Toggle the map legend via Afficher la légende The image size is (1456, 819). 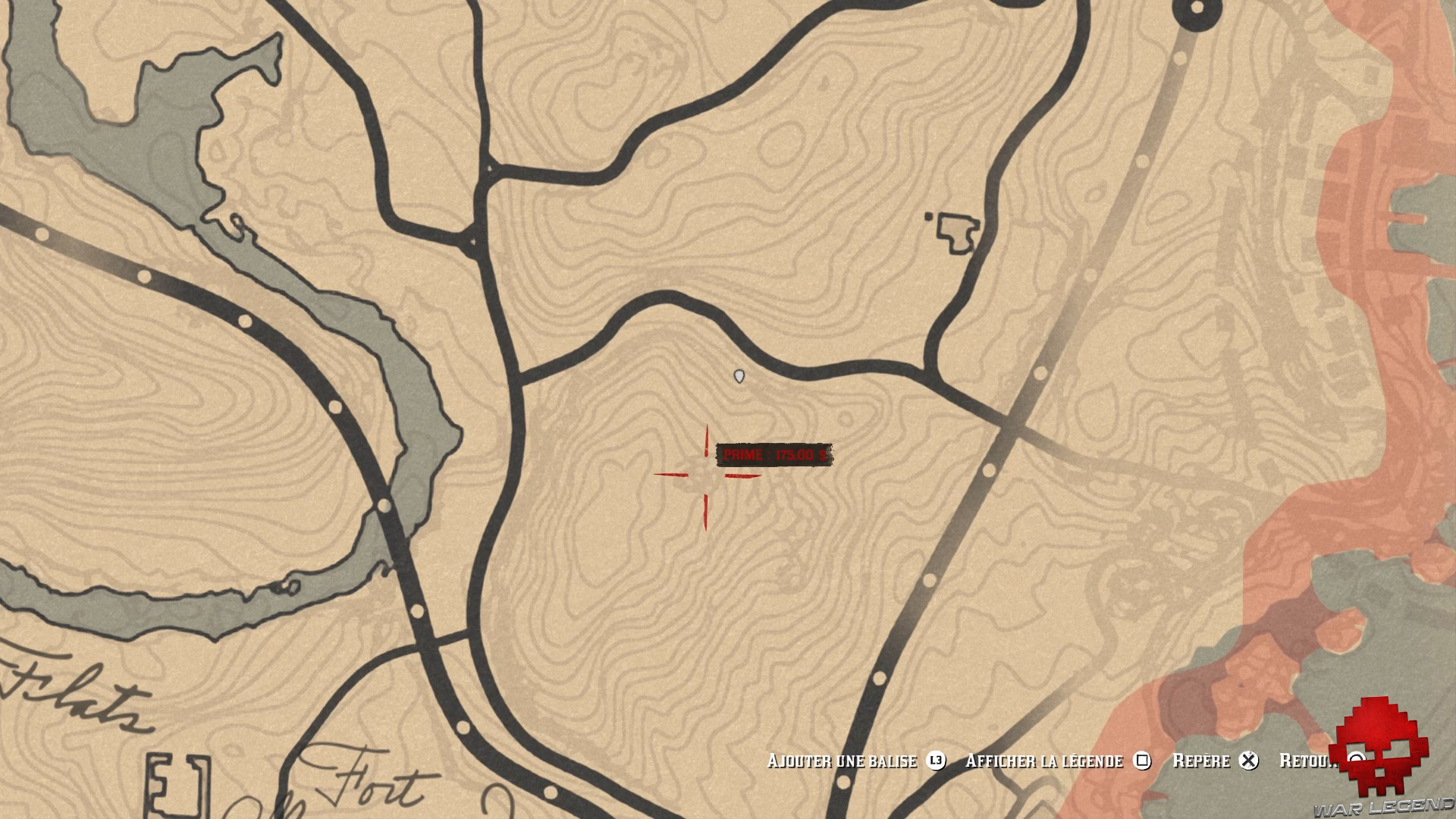[1045, 761]
